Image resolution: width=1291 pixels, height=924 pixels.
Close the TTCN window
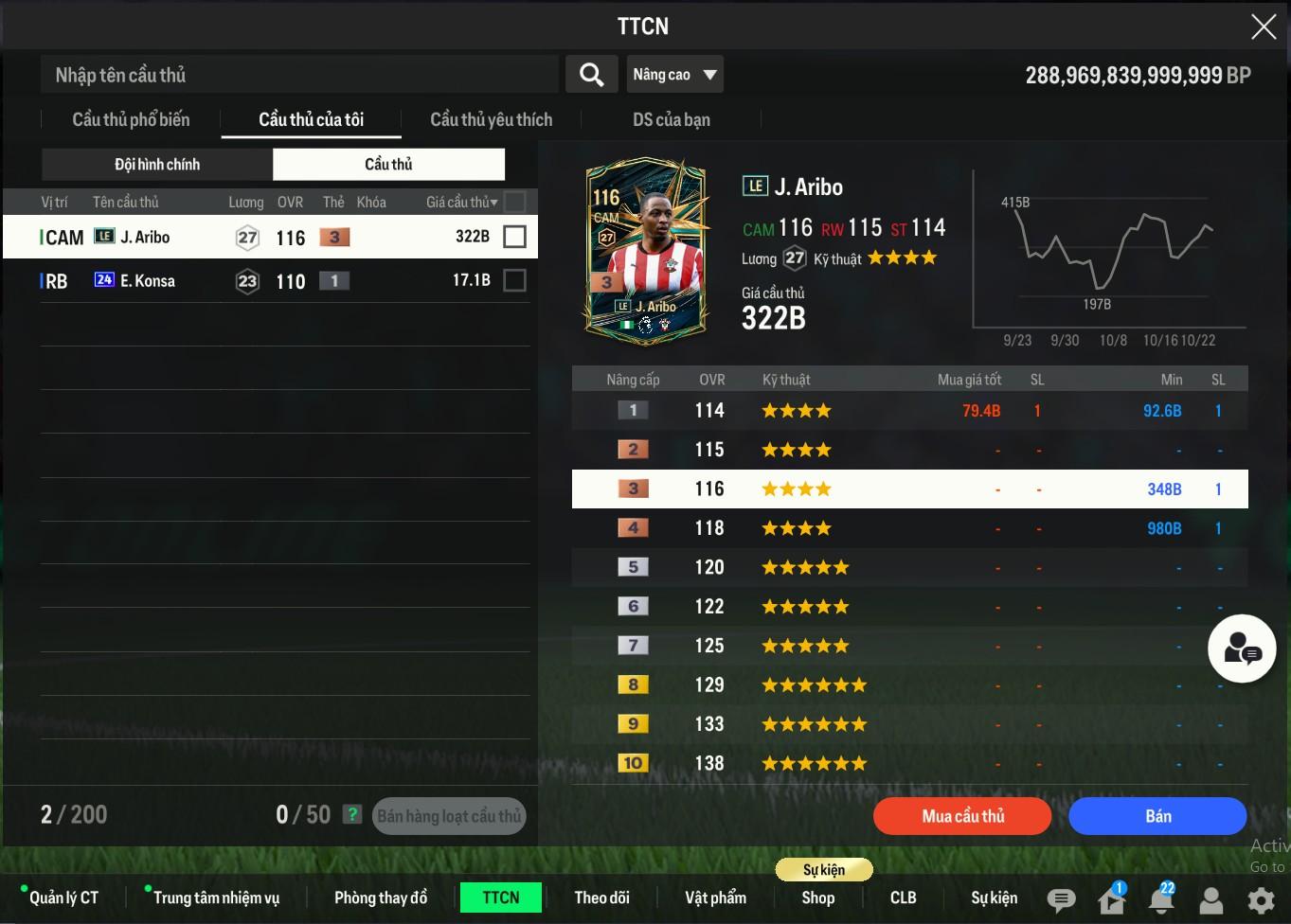coord(1264,27)
